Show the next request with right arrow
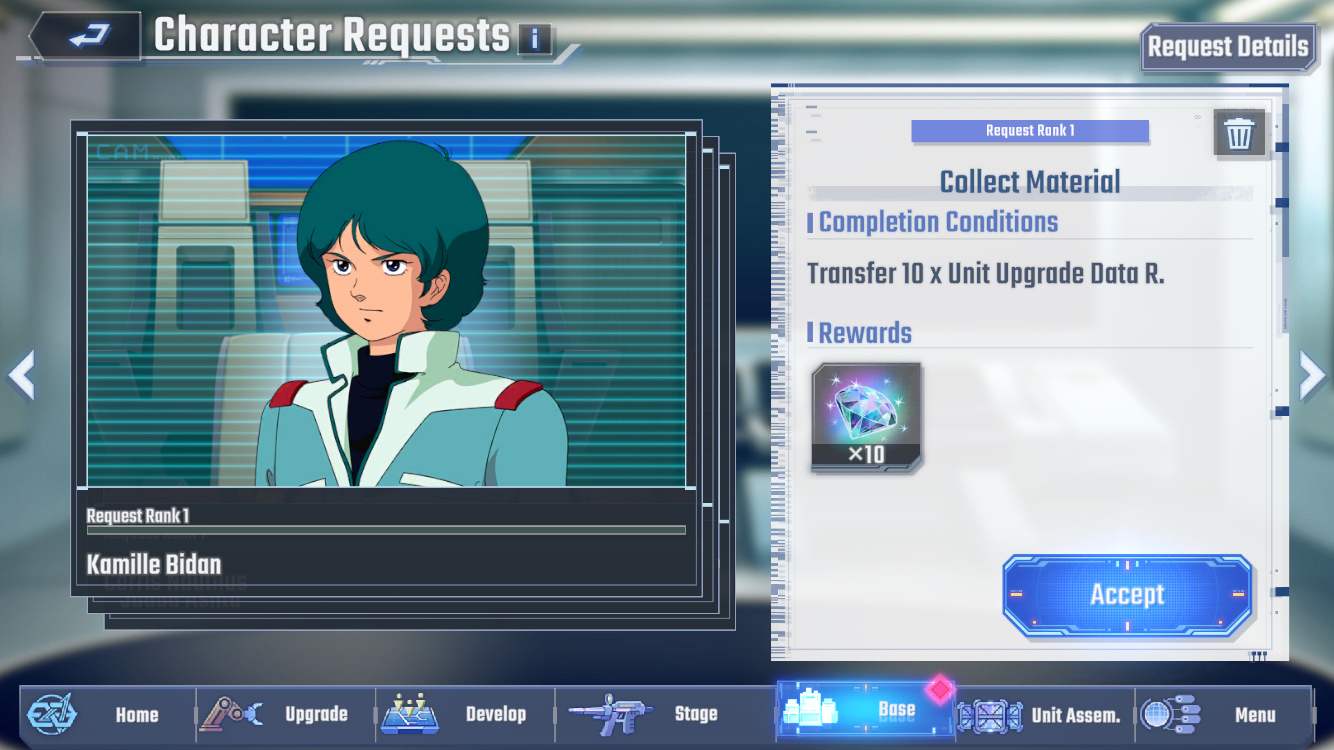 click(1311, 375)
